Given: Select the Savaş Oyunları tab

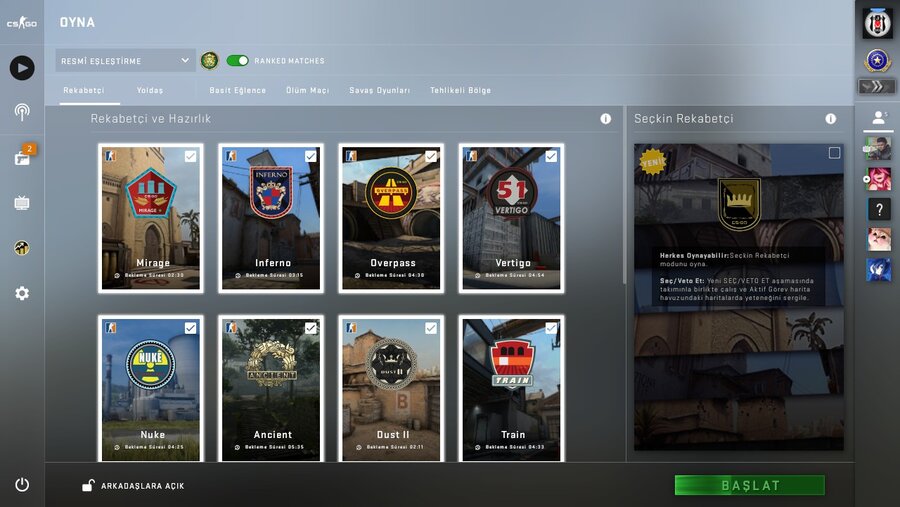Looking at the screenshot, I should (379, 90).
